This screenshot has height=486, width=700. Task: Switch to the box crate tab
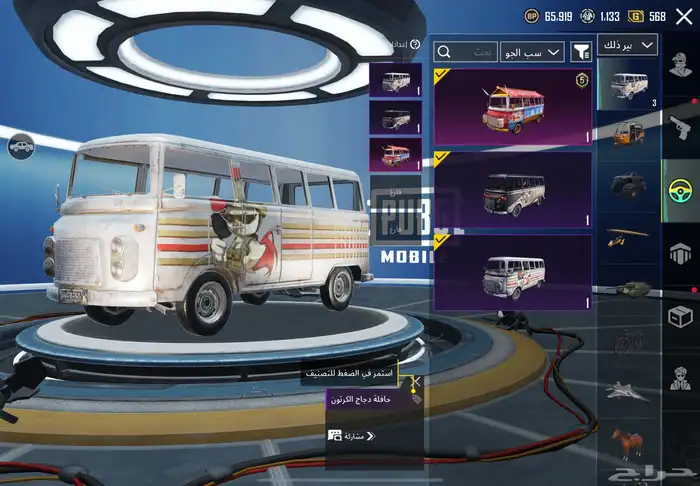[680, 316]
